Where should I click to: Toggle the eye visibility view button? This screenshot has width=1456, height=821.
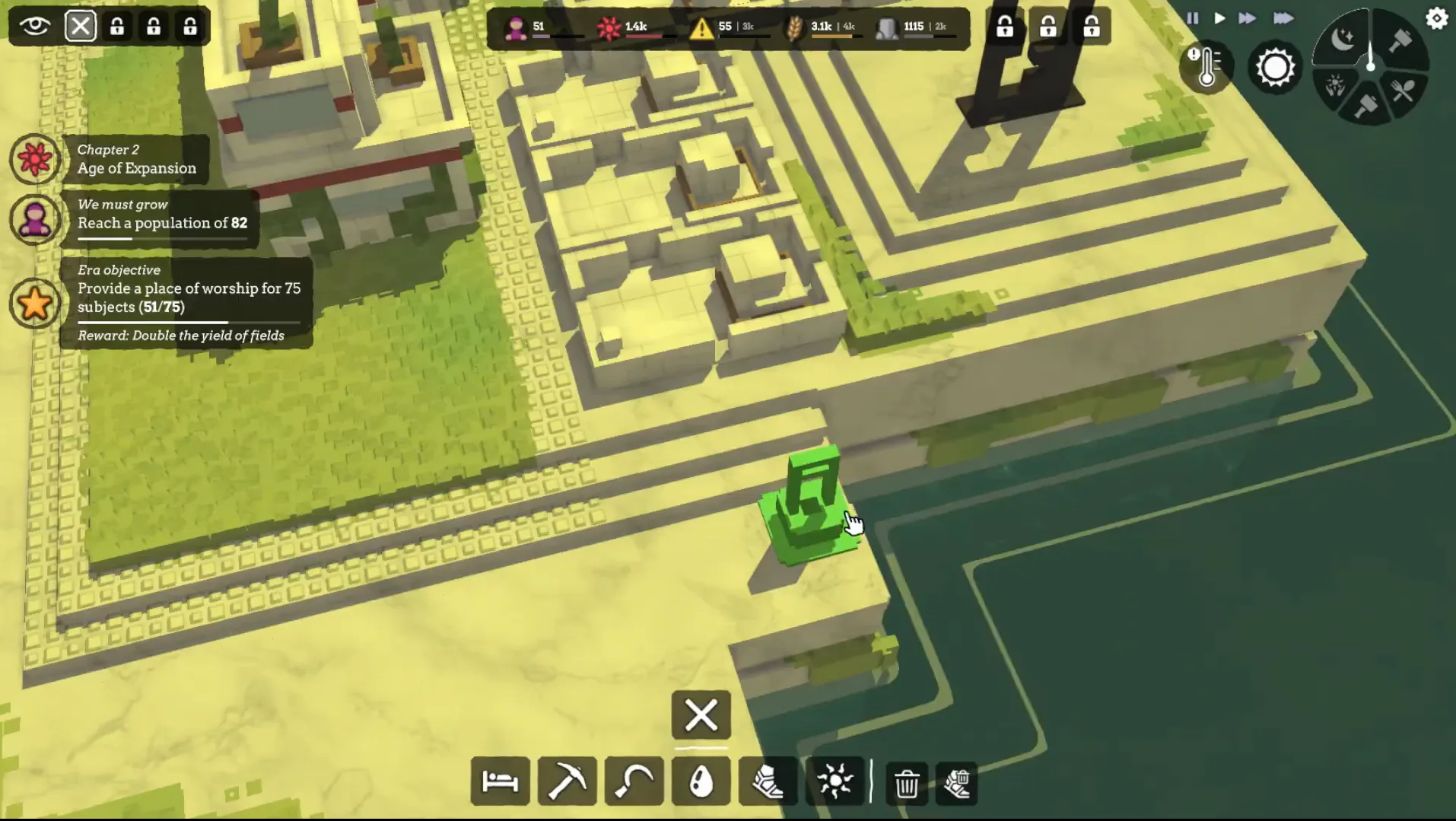pyautogui.click(x=35, y=26)
